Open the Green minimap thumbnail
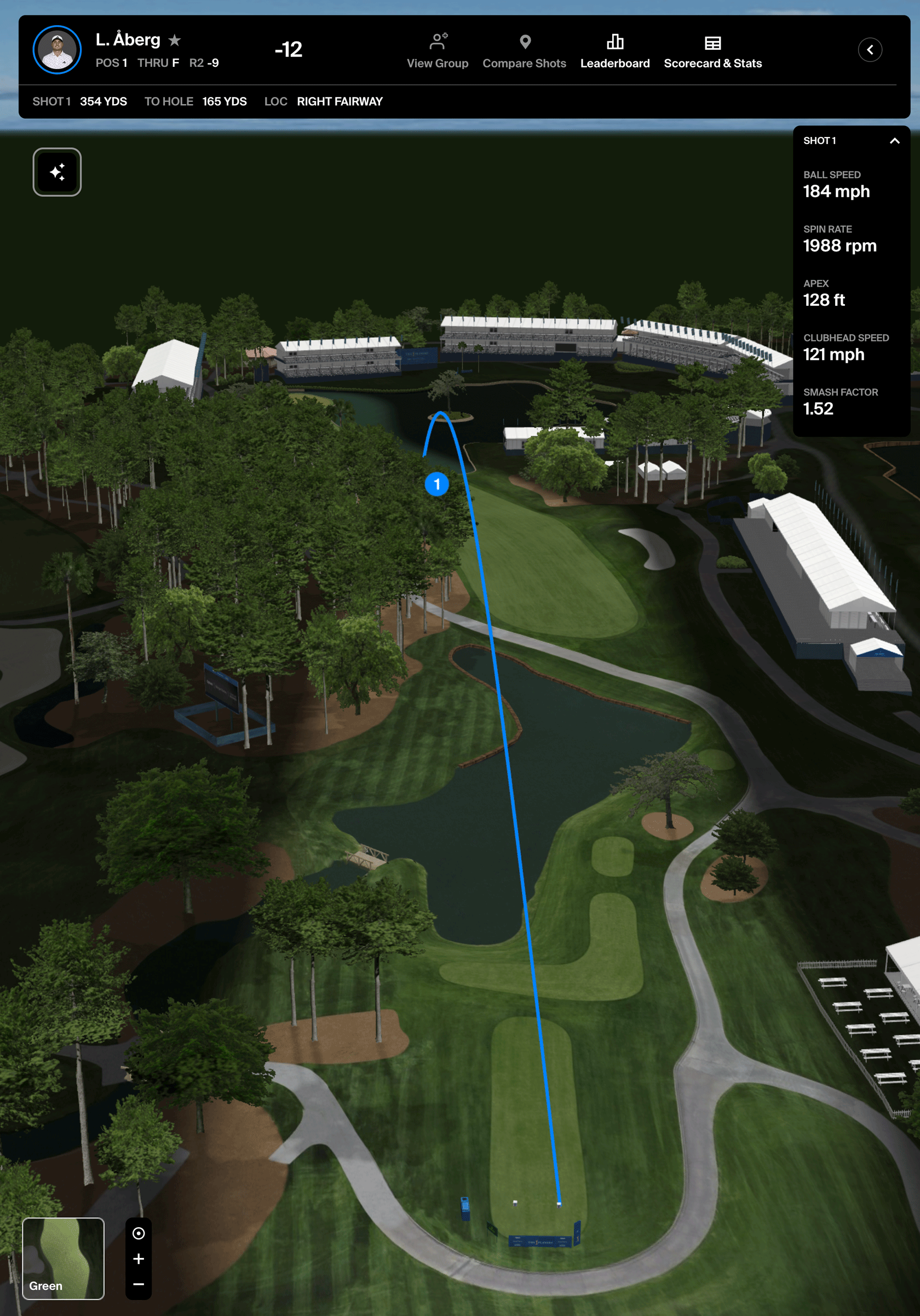 click(63, 1257)
